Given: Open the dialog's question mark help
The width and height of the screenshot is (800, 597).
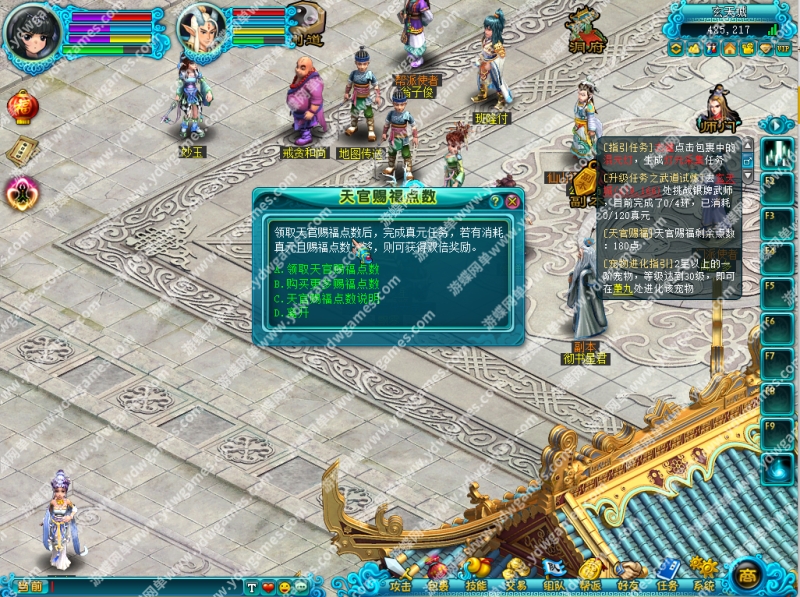Looking at the screenshot, I should pyautogui.click(x=495, y=201).
